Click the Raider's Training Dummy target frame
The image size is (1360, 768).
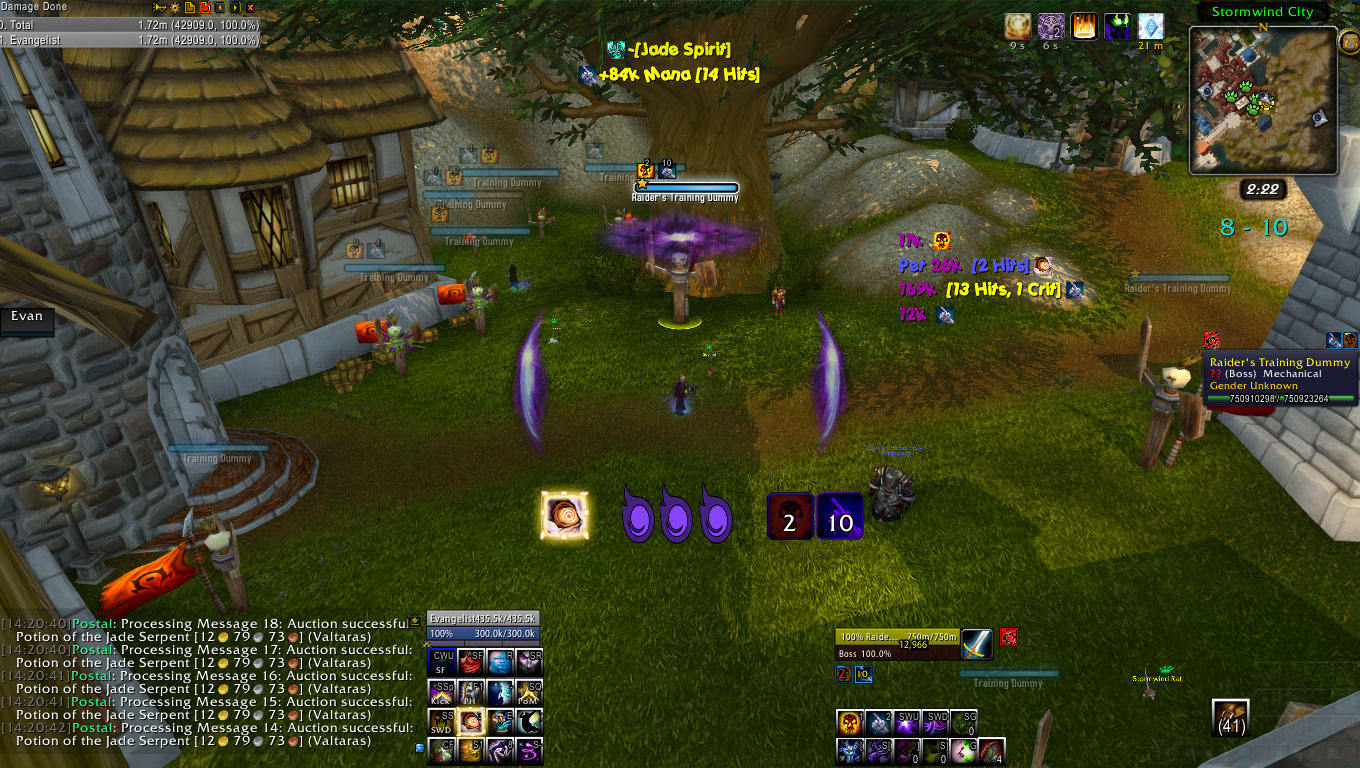tap(897, 644)
